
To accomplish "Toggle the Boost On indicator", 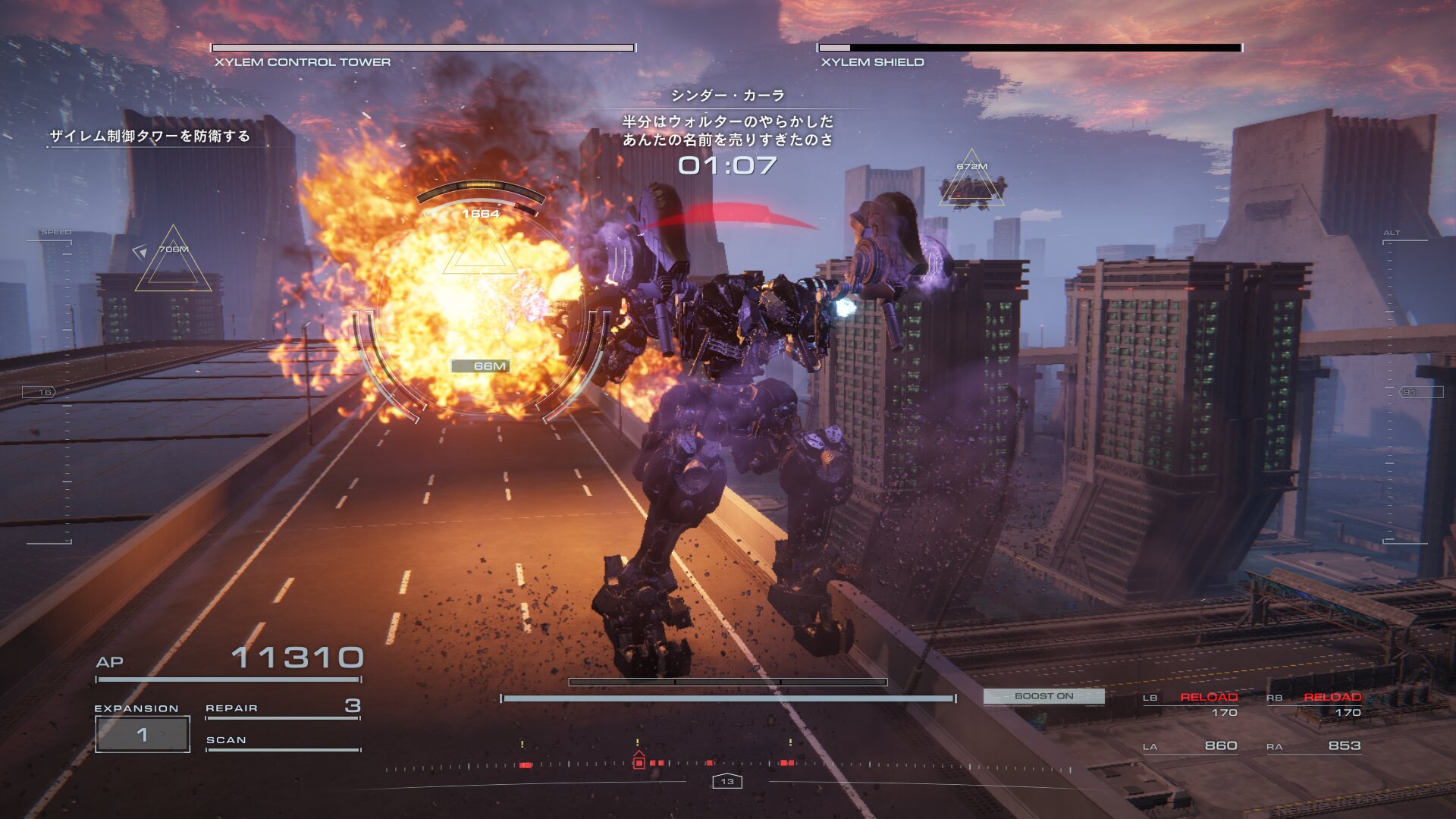I will [x=1043, y=696].
